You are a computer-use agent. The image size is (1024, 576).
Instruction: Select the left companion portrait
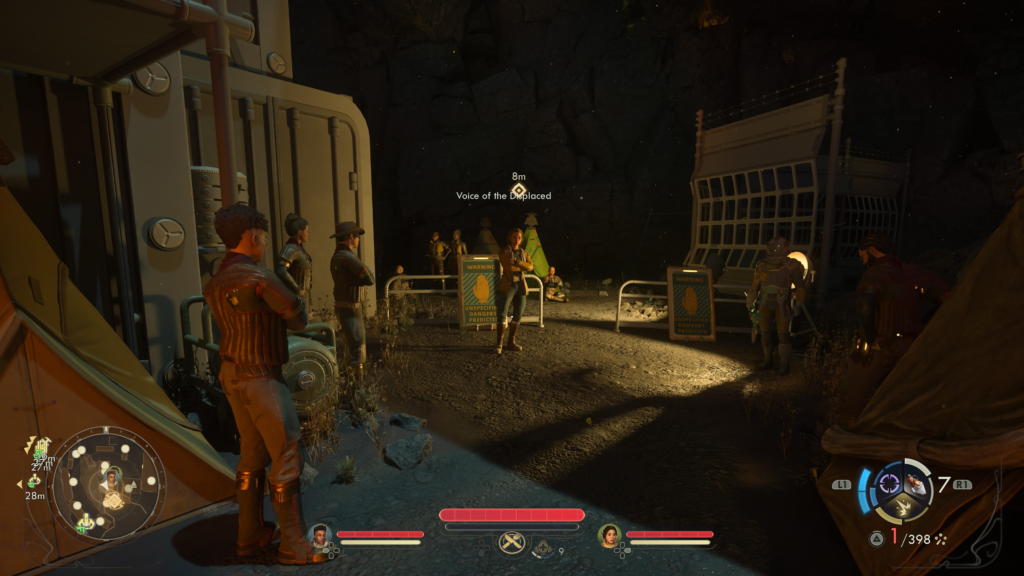tap(321, 535)
